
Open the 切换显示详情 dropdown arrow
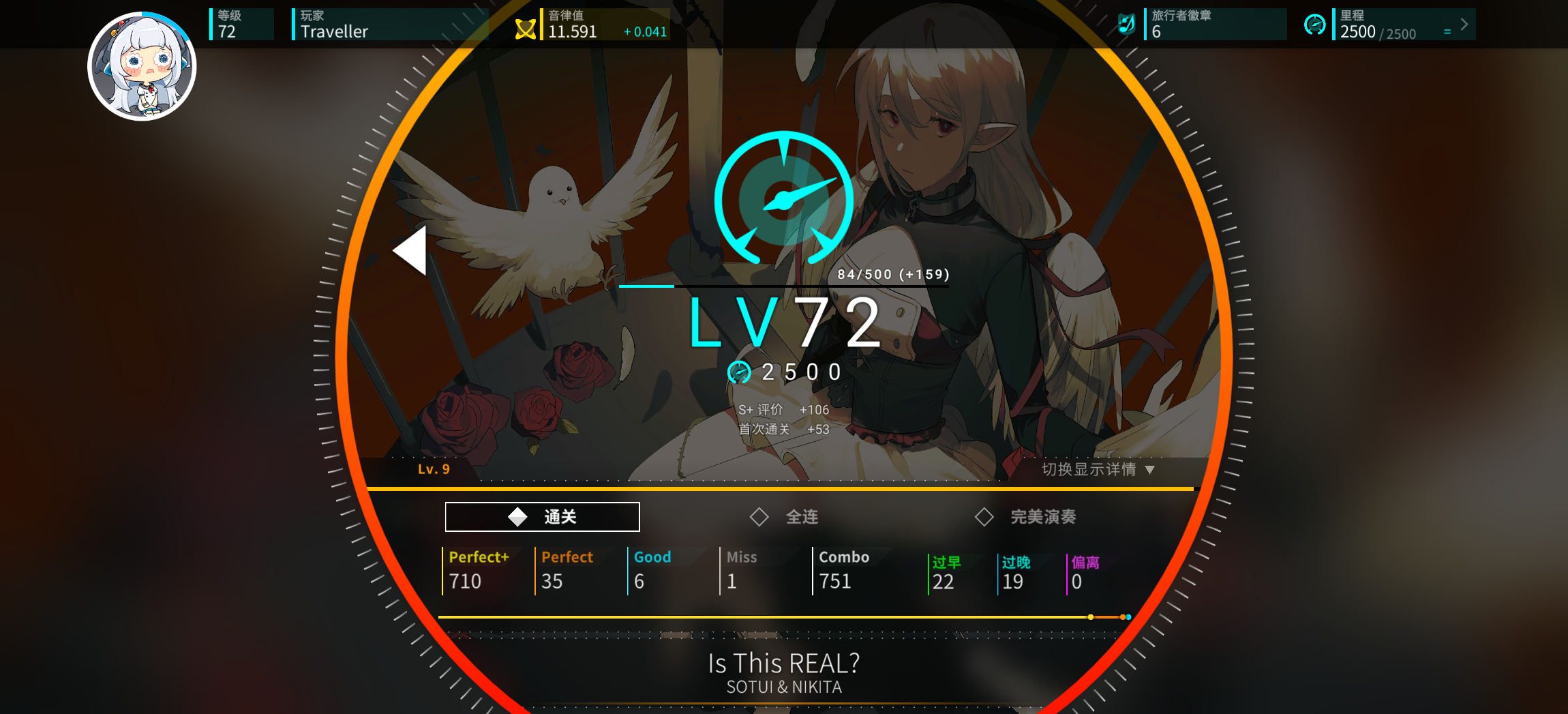[1149, 469]
